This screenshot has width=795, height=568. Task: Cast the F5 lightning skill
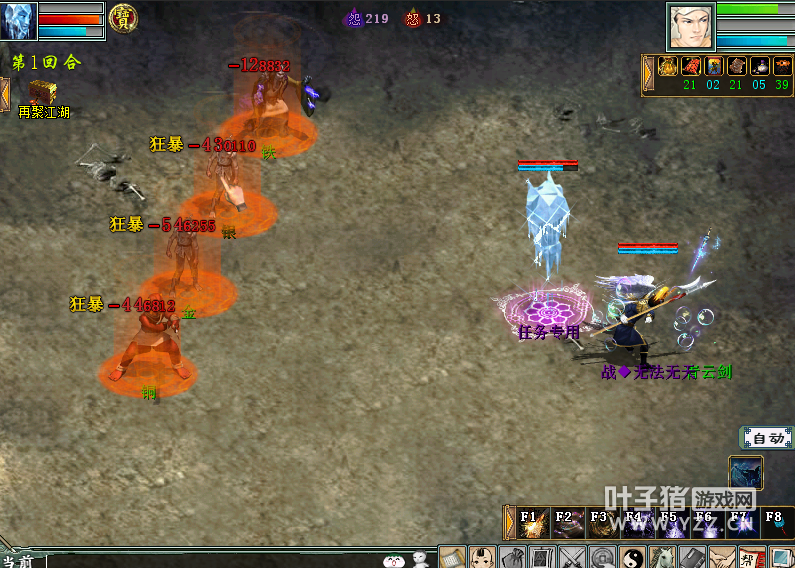click(x=671, y=523)
